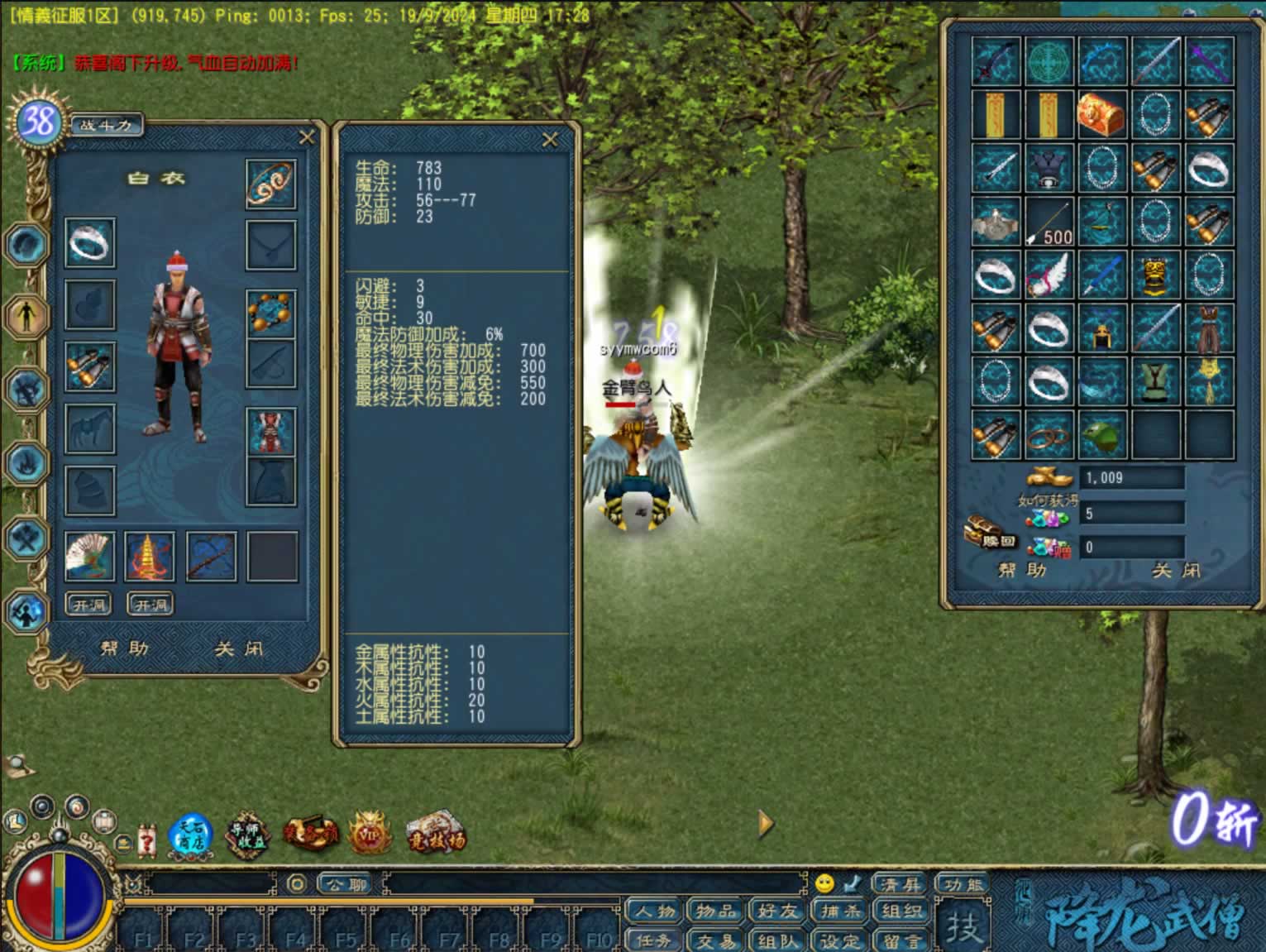1266x952 pixels.
Task: Close the attribute stats panel
Action: [550, 141]
